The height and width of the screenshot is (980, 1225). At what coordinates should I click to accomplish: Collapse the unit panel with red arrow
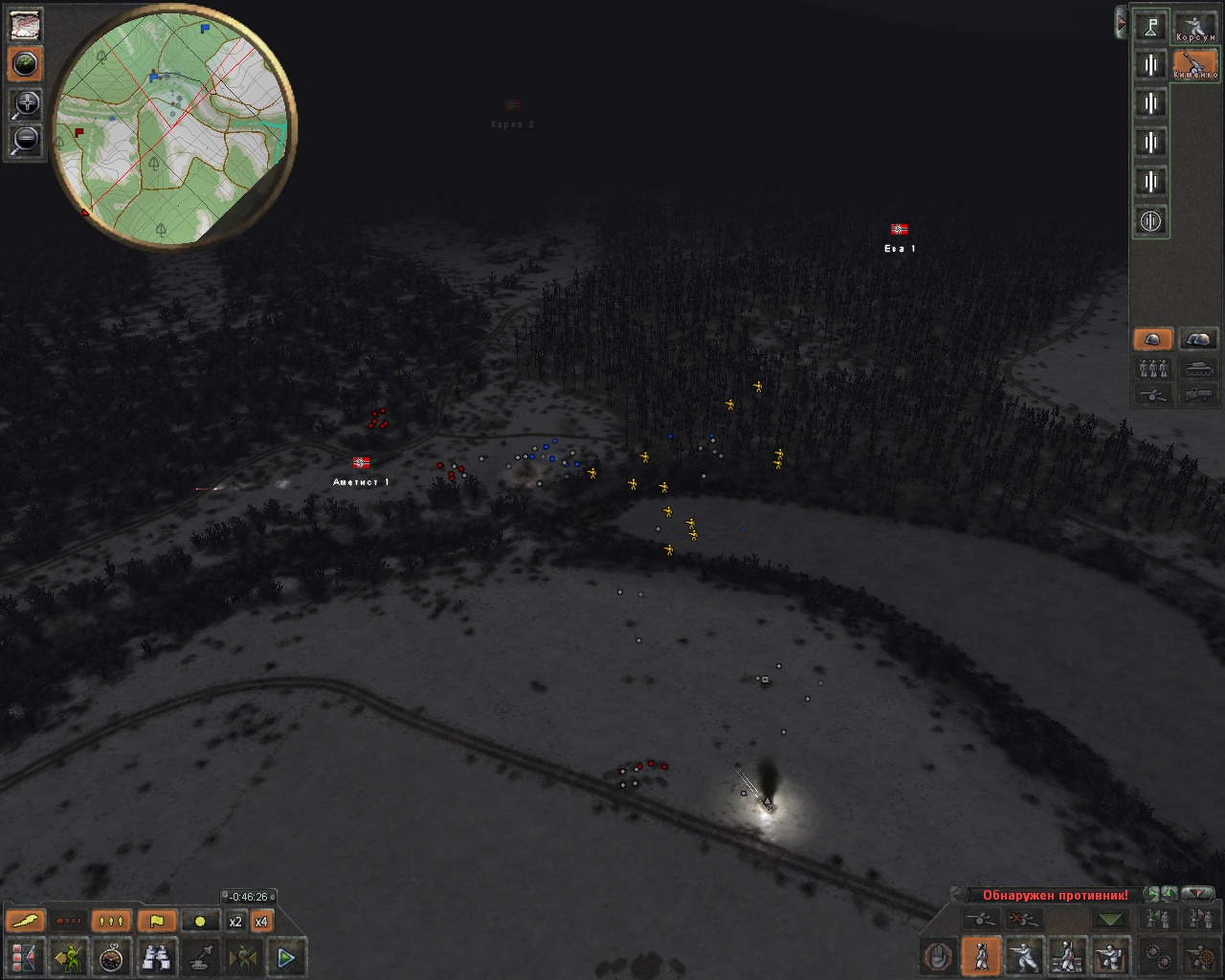point(1121,22)
